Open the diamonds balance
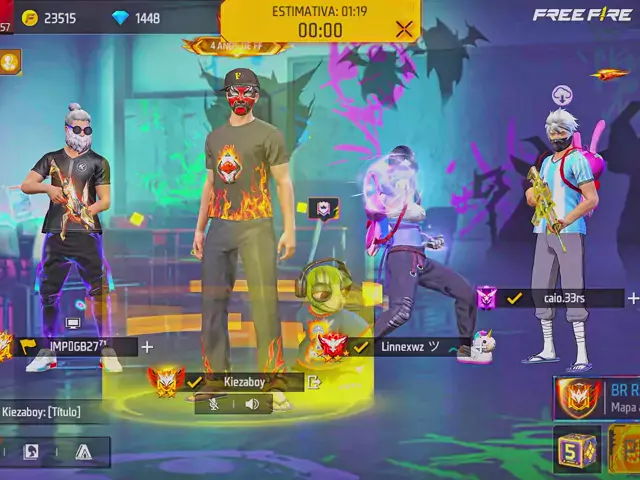The height and width of the screenshot is (480, 640). tap(136, 18)
